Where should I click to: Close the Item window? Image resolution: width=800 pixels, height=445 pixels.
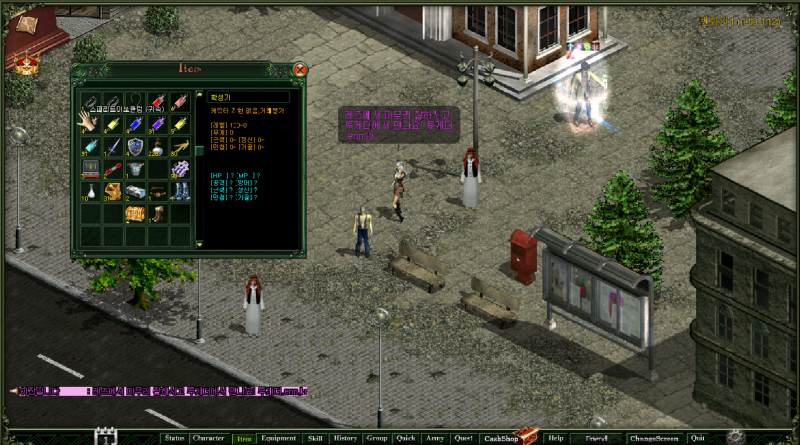tap(299, 70)
